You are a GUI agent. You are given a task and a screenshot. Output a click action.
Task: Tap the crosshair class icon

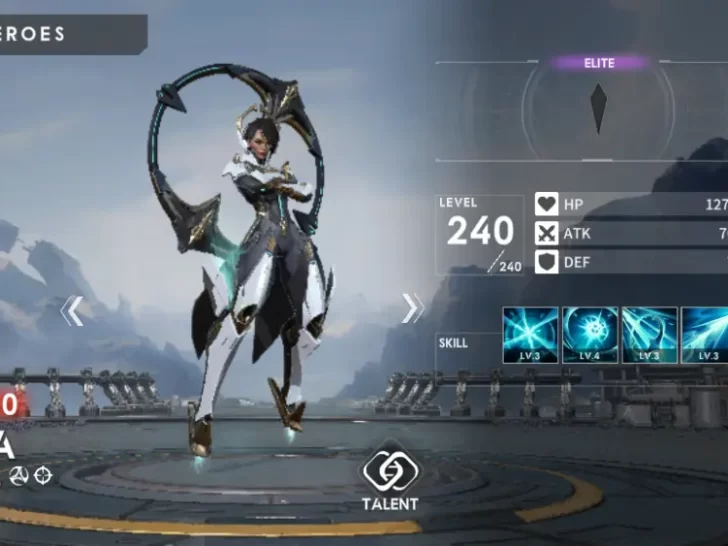(42, 476)
